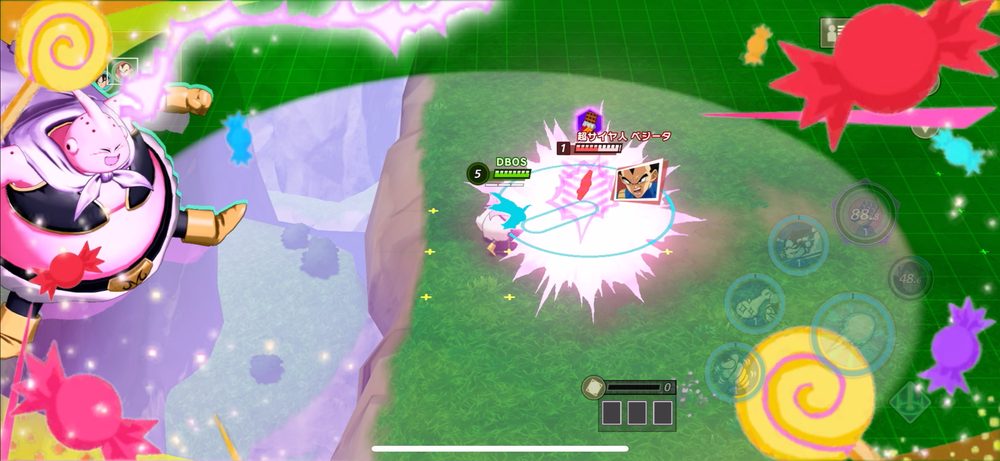
Task: Tap the large basic attack button
Action: [853, 331]
